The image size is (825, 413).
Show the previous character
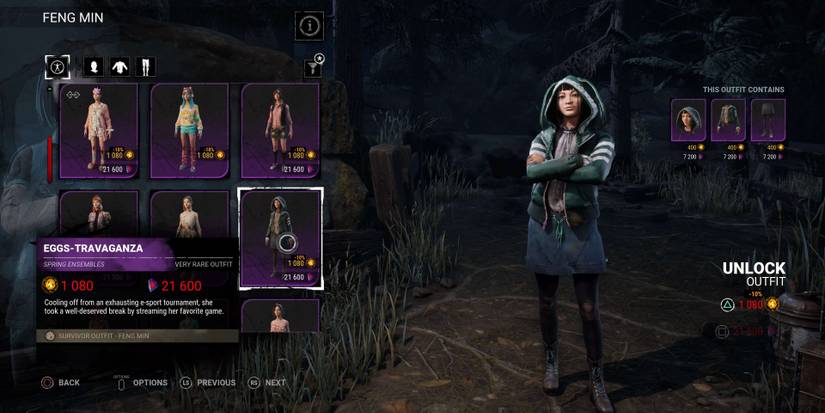pyautogui.click(x=207, y=382)
